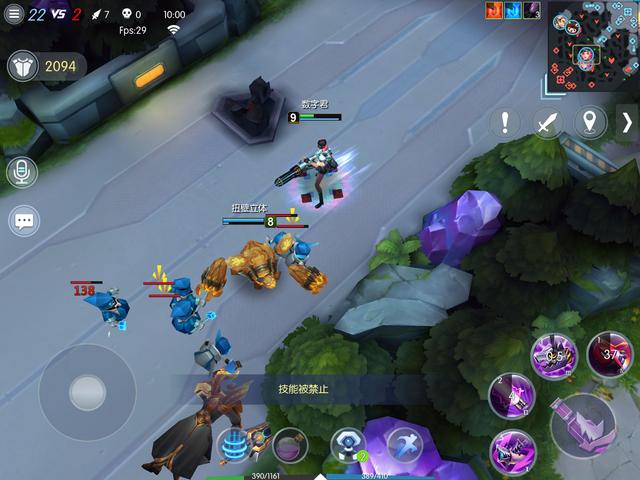
Task: Toggle the voice chat microphone
Action: [23, 172]
